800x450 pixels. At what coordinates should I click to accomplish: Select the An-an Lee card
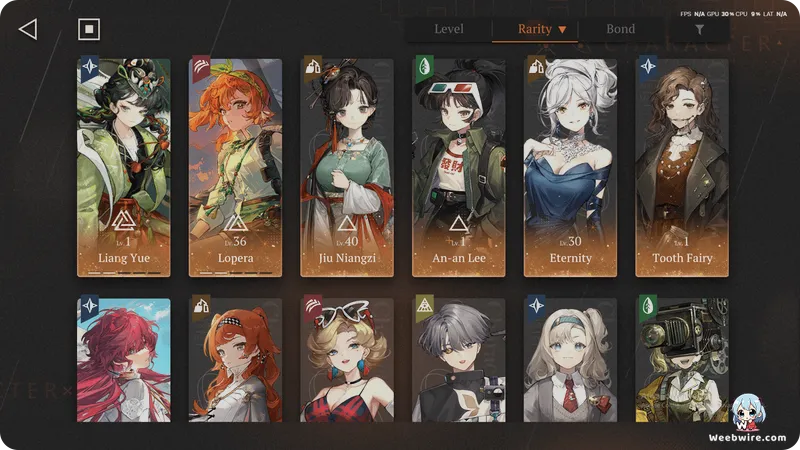coord(459,167)
